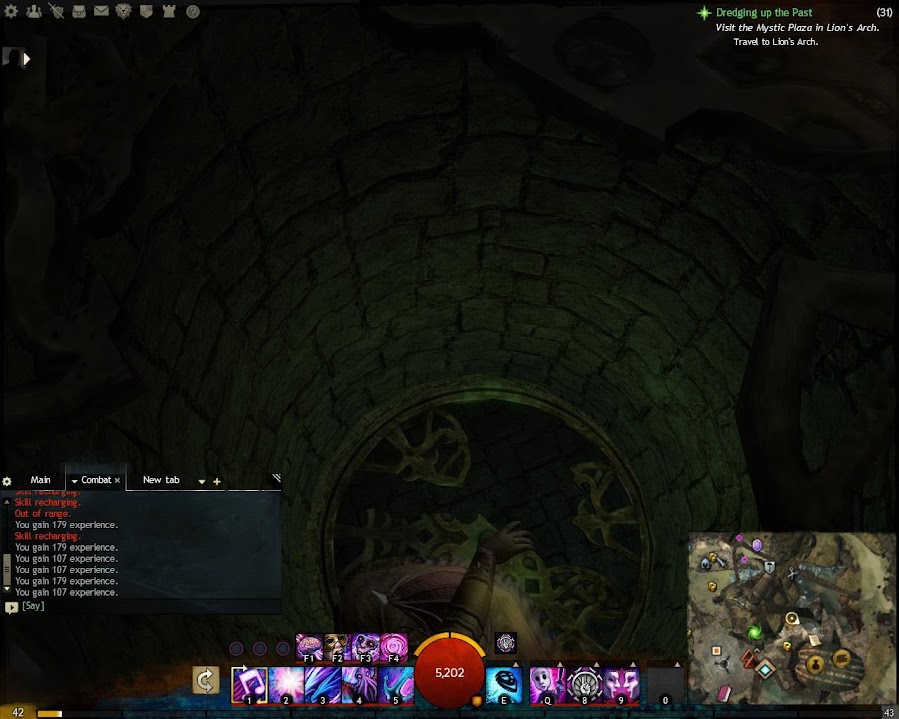This screenshot has height=719, width=899.
Task: Use the purple mask elite skill 9
Action: 621,685
